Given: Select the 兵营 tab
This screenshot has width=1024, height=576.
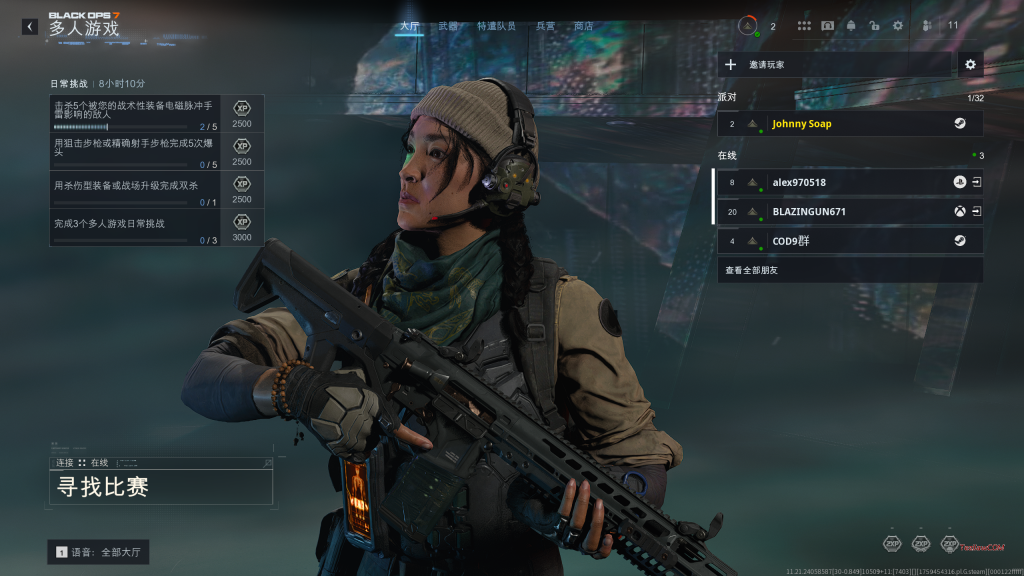Looking at the screenshot, I should point(546,26).
